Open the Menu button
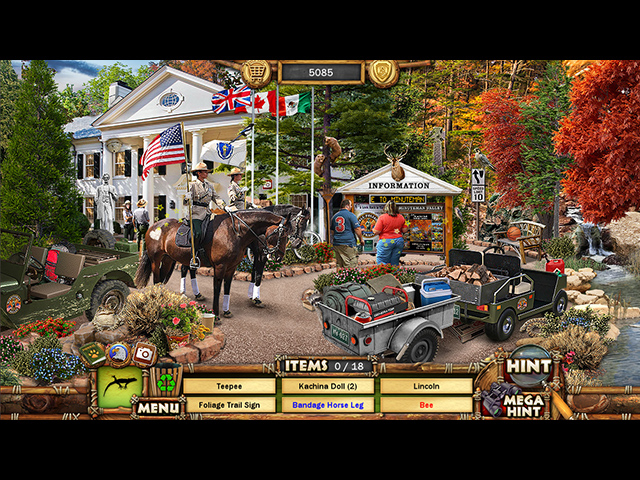This screenshot has width=640, height=480. tap(158, 407)
